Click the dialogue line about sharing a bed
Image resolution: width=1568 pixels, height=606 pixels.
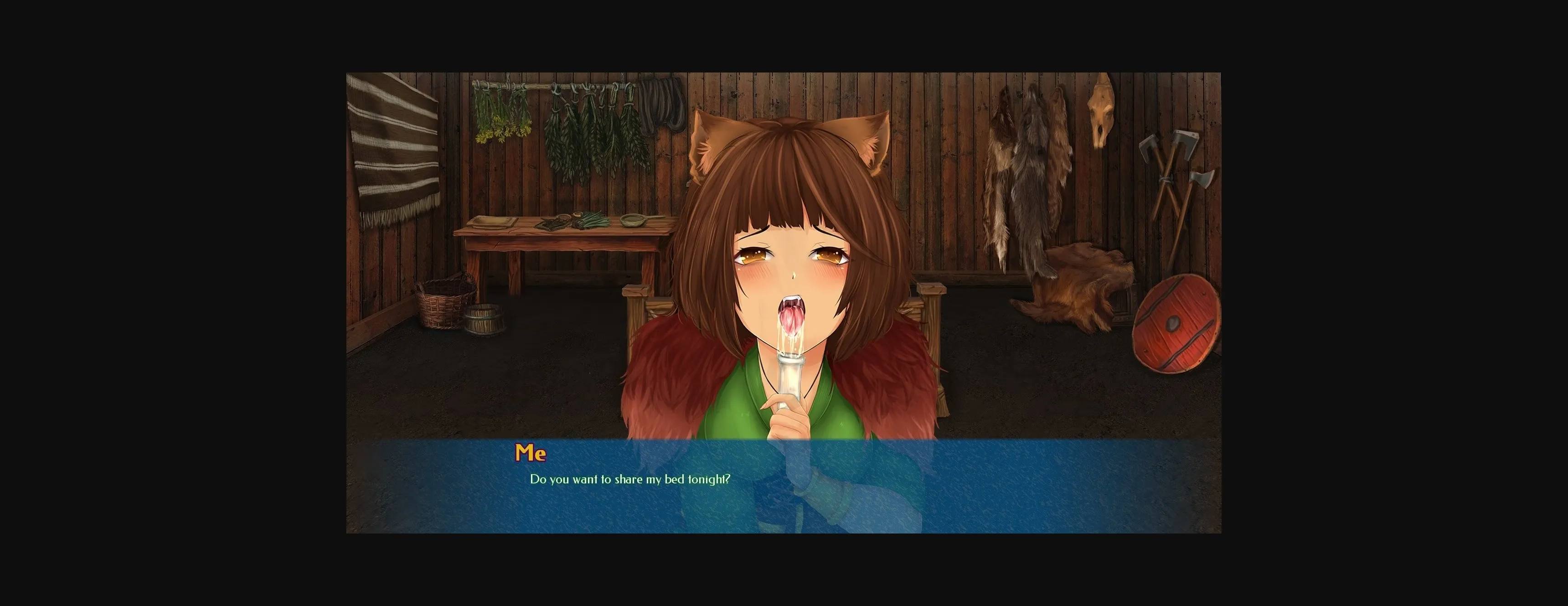pyautogui.click(x=630, y=480)
